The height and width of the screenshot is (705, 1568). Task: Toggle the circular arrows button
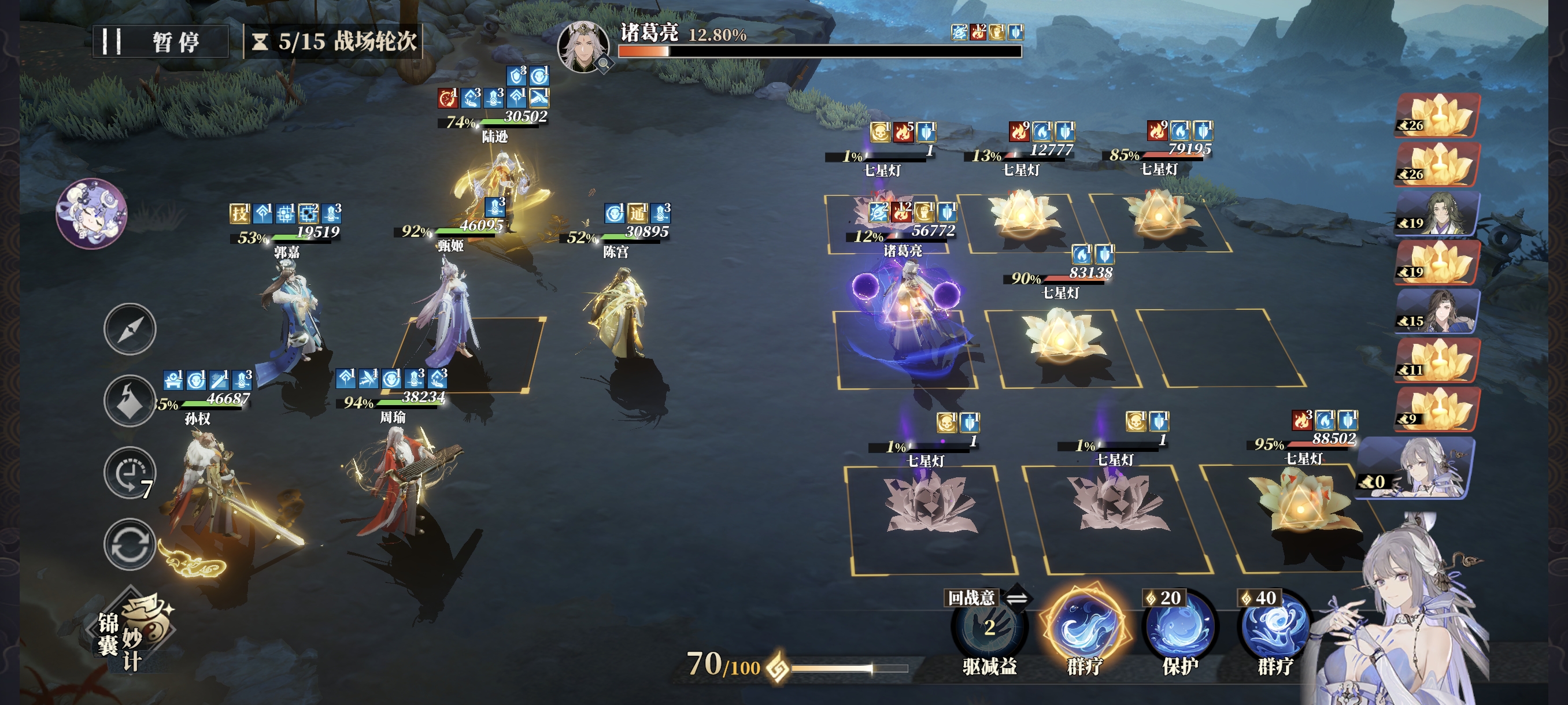coord(130,544)
